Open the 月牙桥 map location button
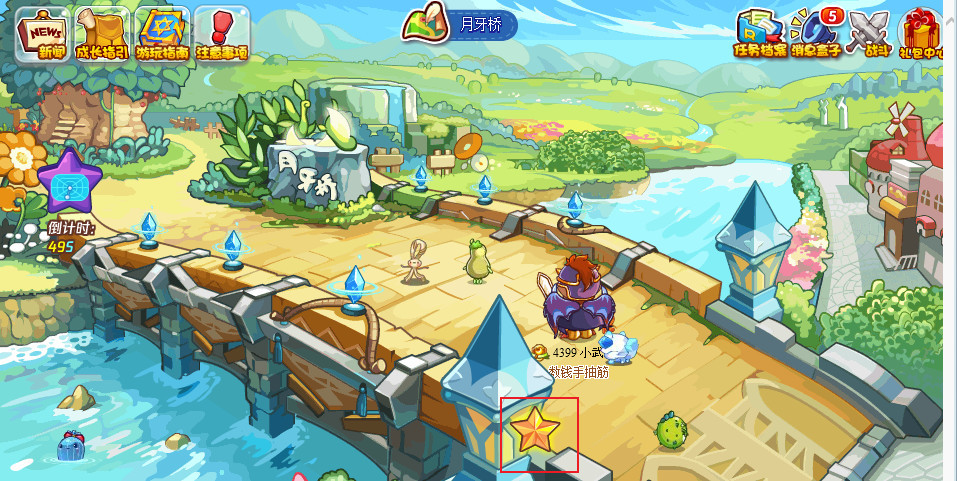957x481 pixels. tap(461, 25)
